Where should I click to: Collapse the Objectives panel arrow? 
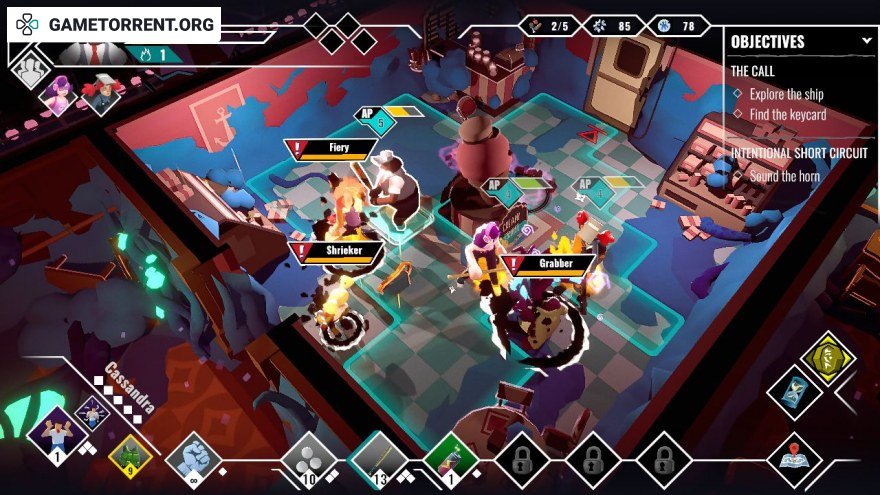coord(866,42)
